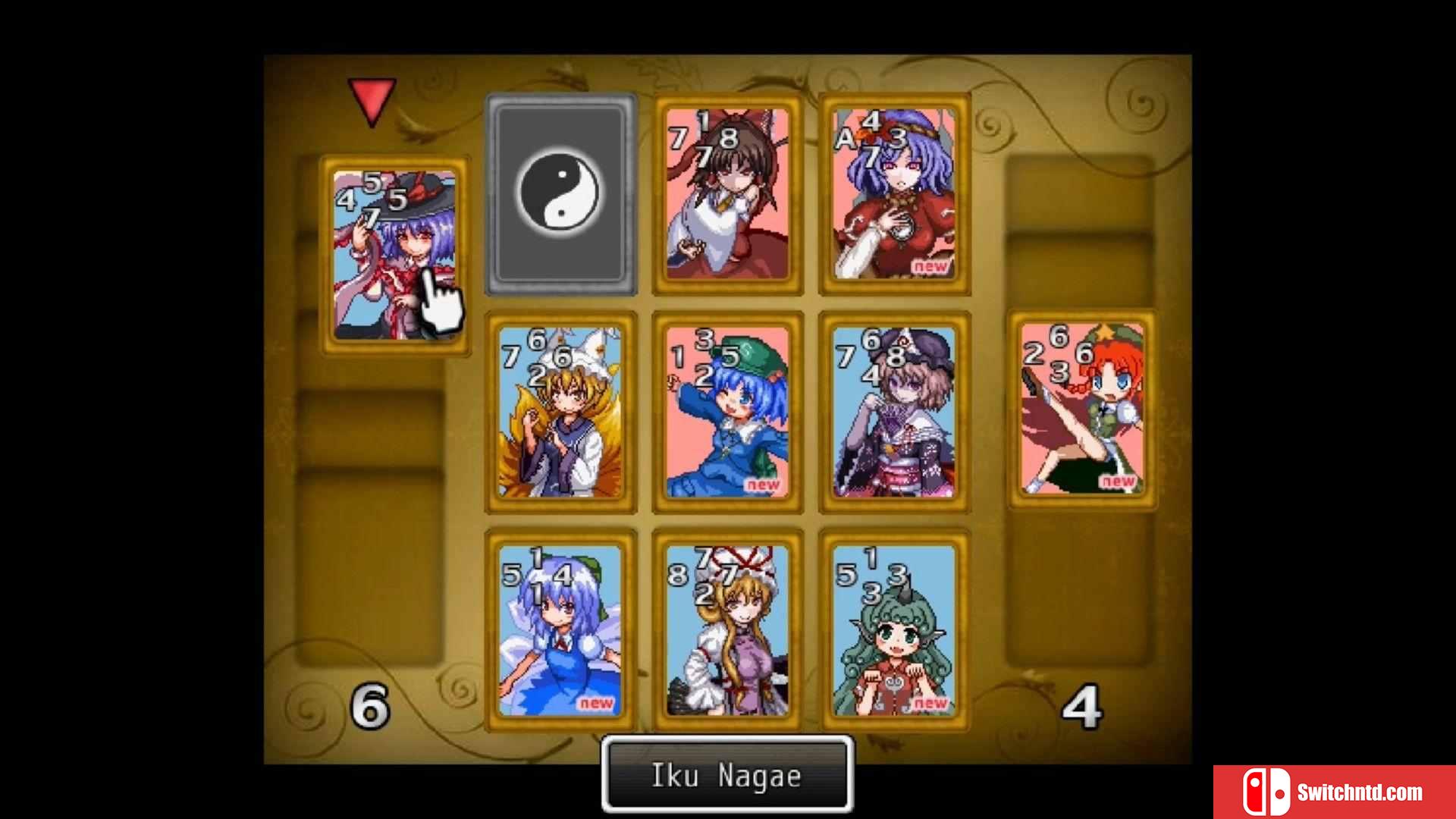Click the face-down yin-yang card
Screen dimensions: 1456x819
pos(560,194)
